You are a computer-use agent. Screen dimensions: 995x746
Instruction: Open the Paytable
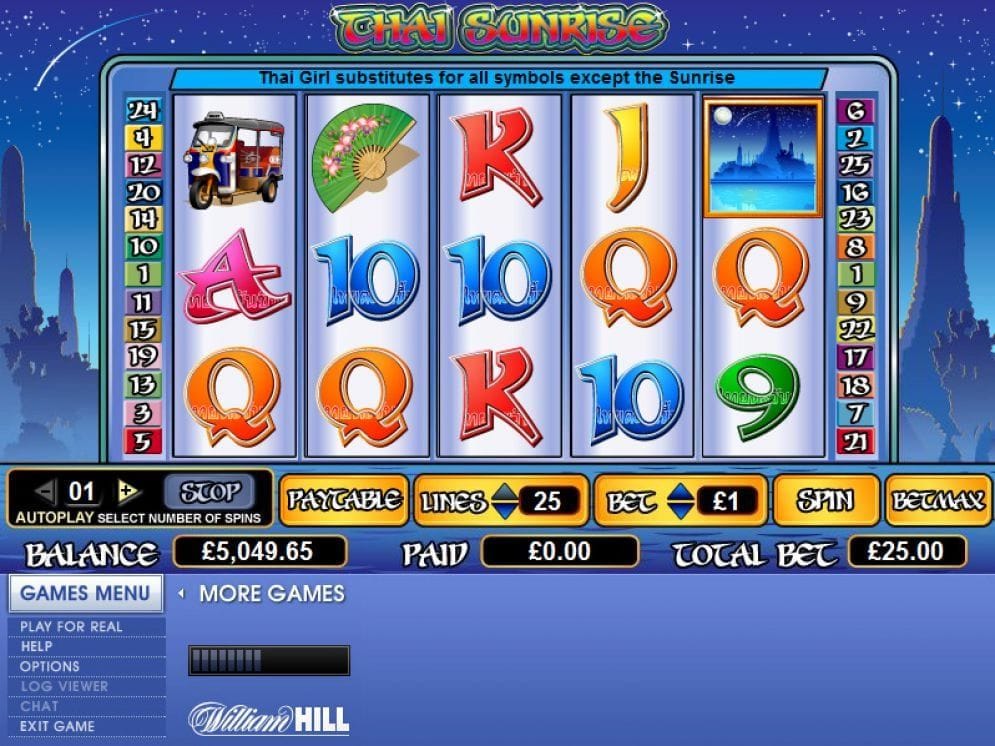pyautogui.click(x=343, y=500)
